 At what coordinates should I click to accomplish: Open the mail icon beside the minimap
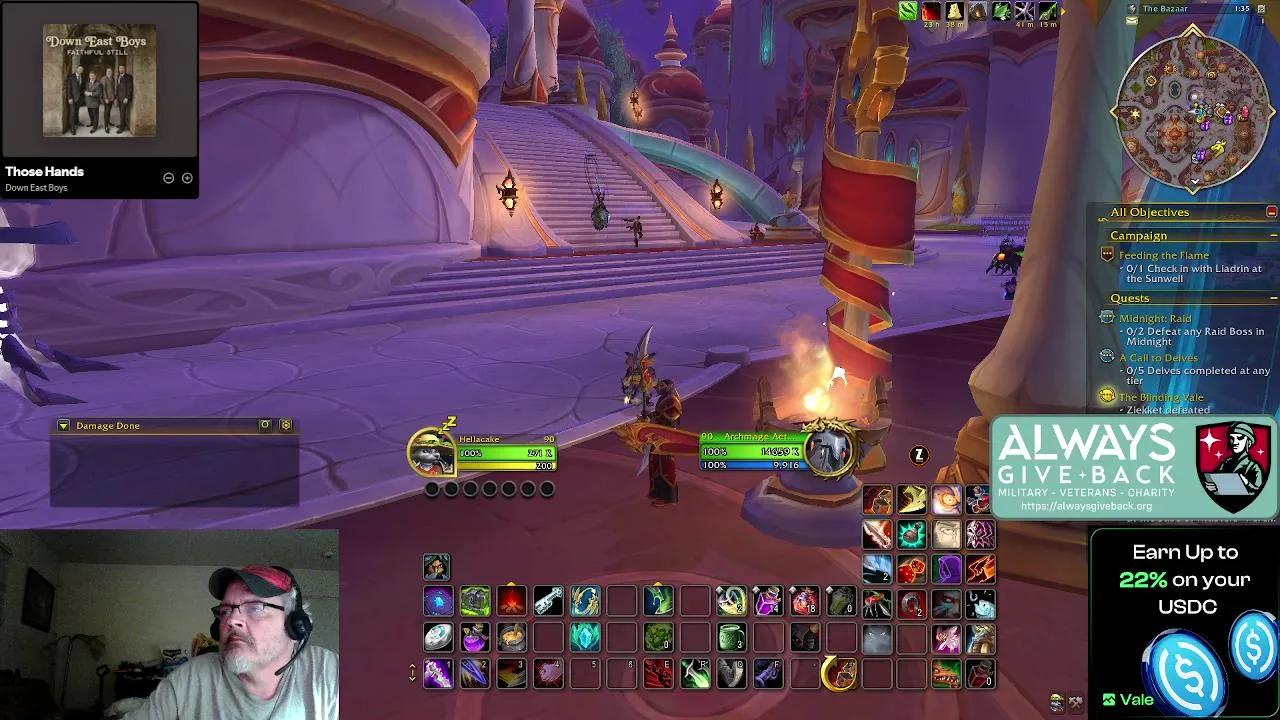[1131, 19]
